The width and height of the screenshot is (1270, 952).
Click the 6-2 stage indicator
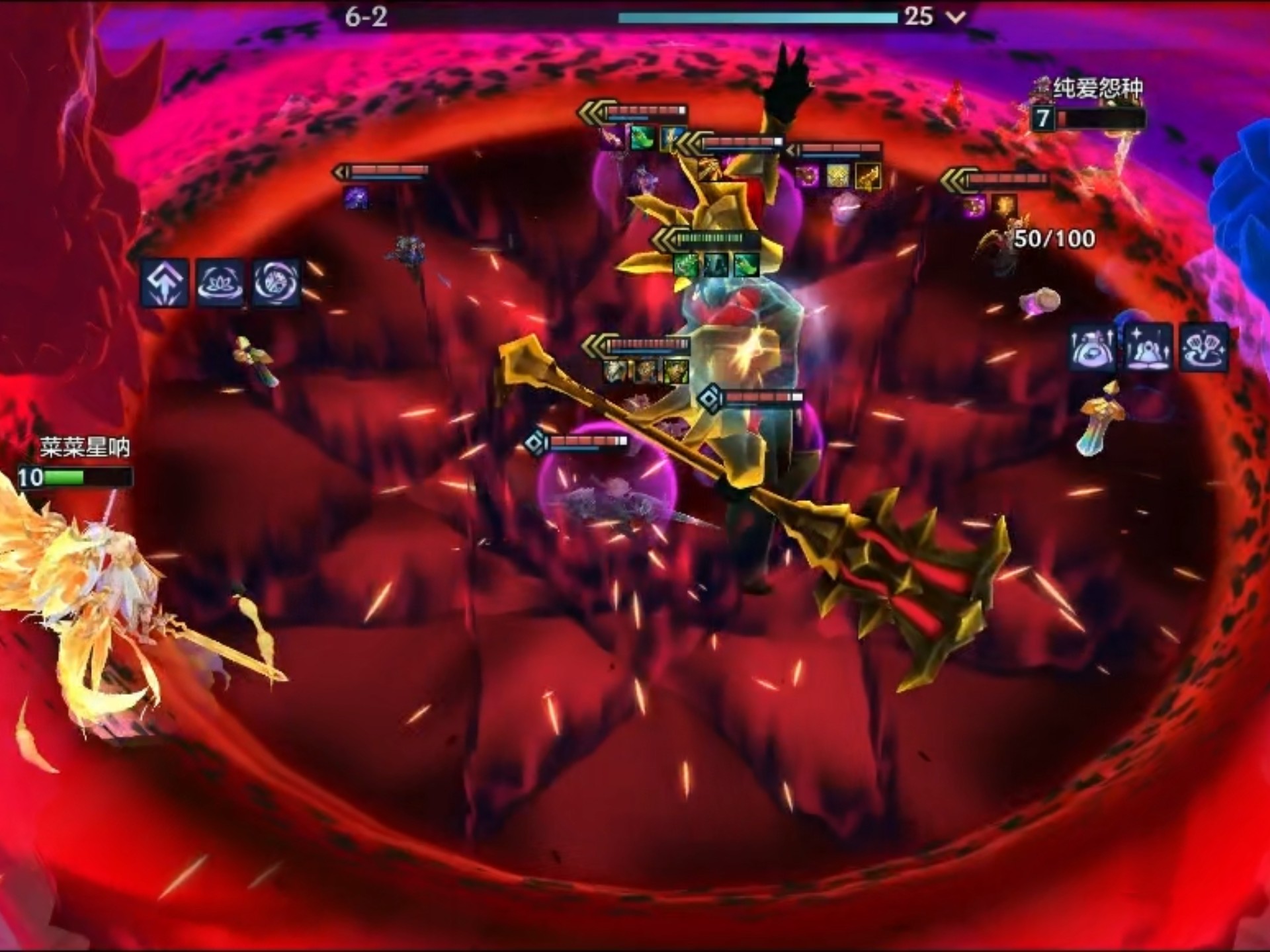tap(366, 17)
